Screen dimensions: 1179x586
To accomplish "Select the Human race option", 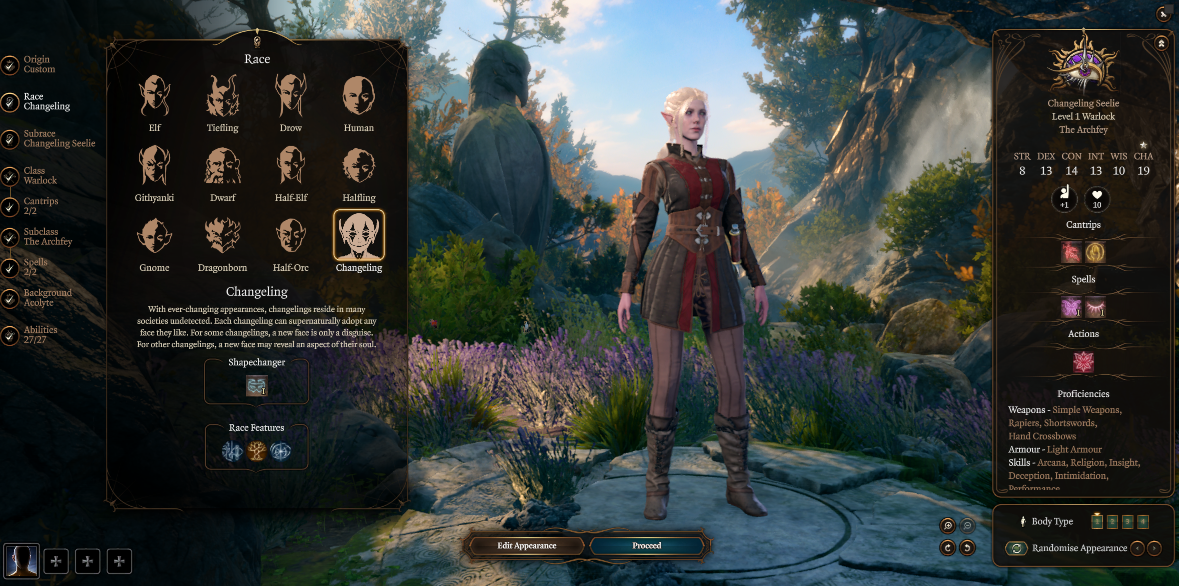I will (x=358, y=97).
